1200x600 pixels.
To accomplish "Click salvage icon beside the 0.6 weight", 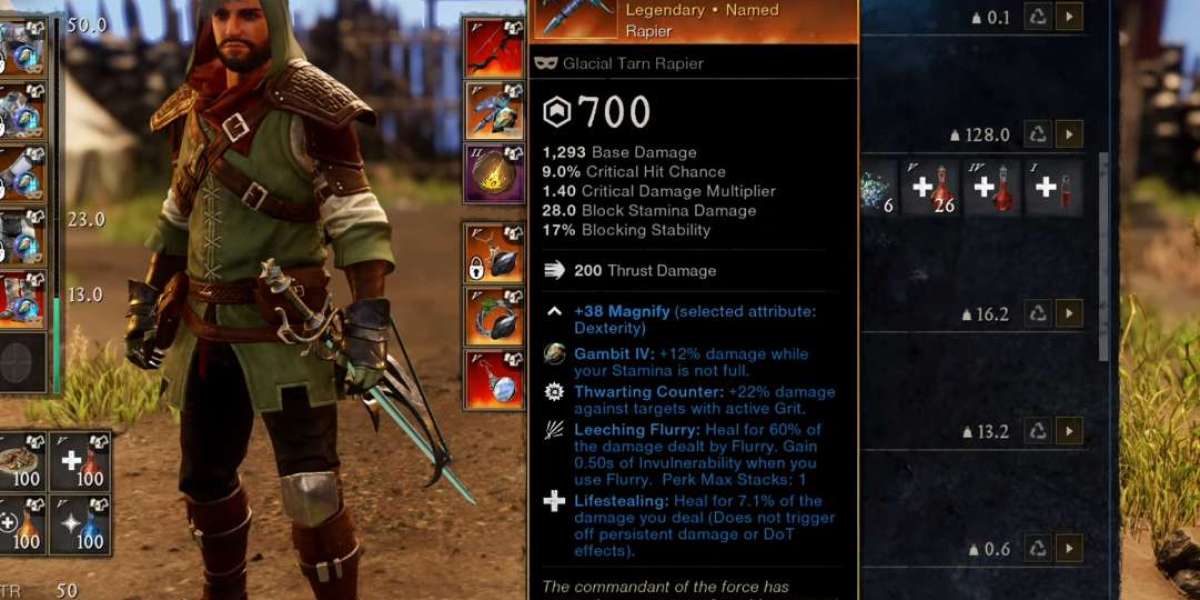I will point(1039,549).
